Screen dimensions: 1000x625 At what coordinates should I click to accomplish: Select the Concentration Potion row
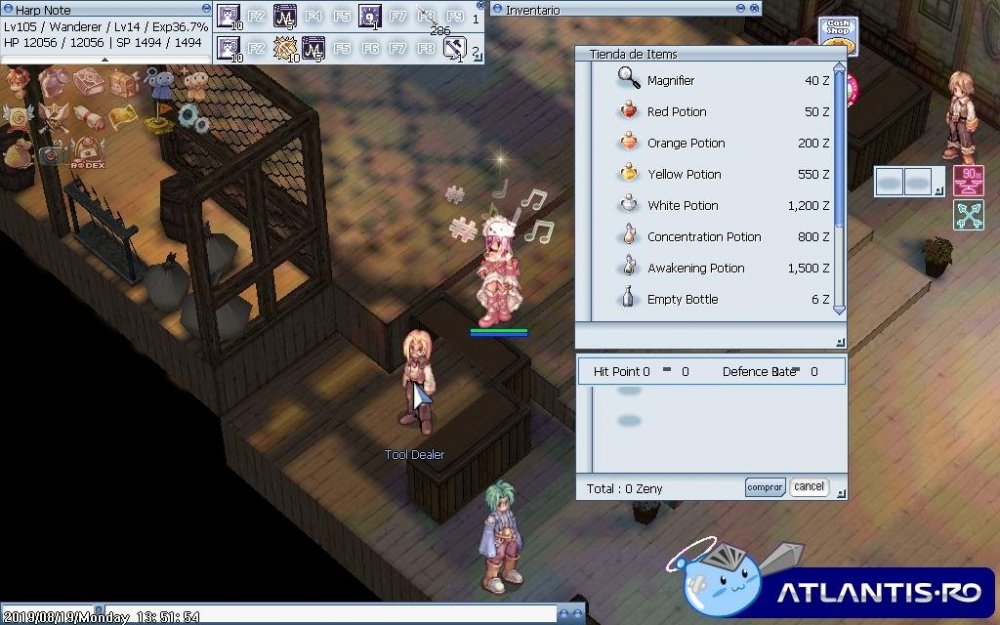[703, 237]
